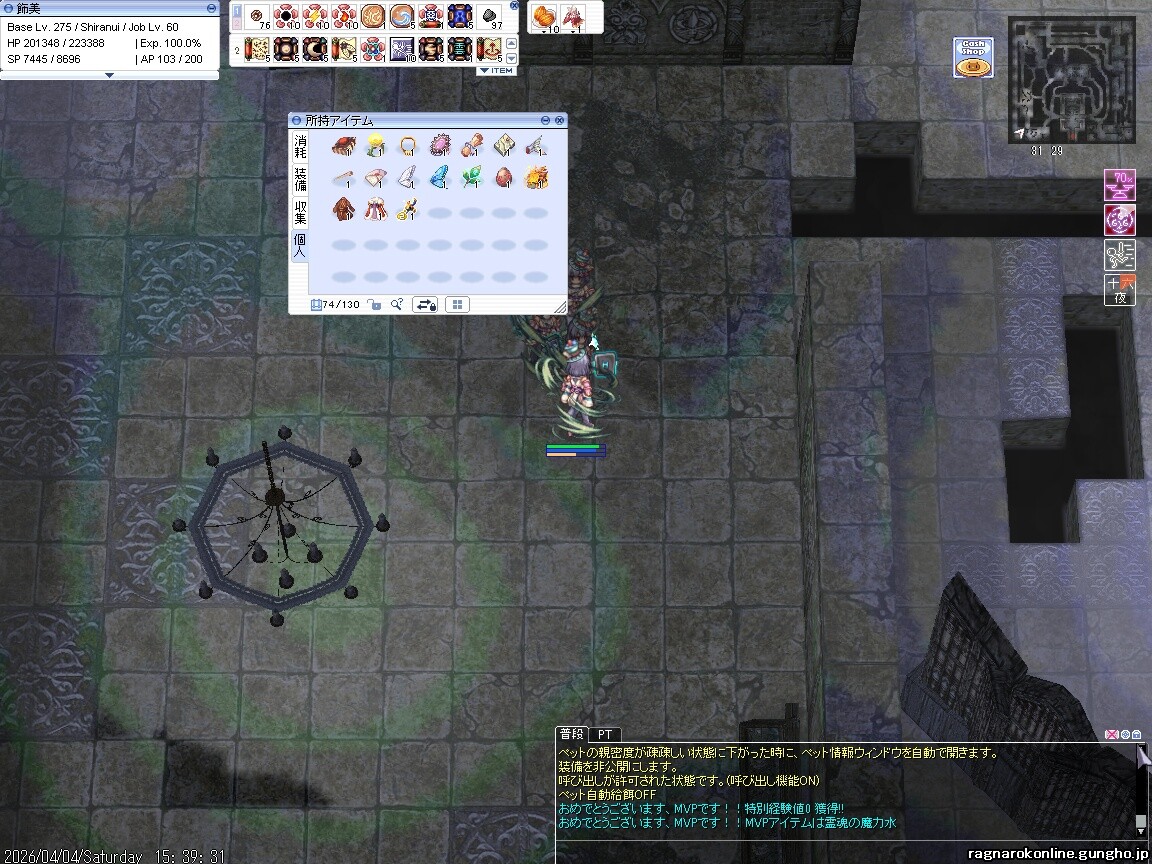Close the 所持アイテム inventory window
This screenshot has height=864, width=1152.
(559, 120)
